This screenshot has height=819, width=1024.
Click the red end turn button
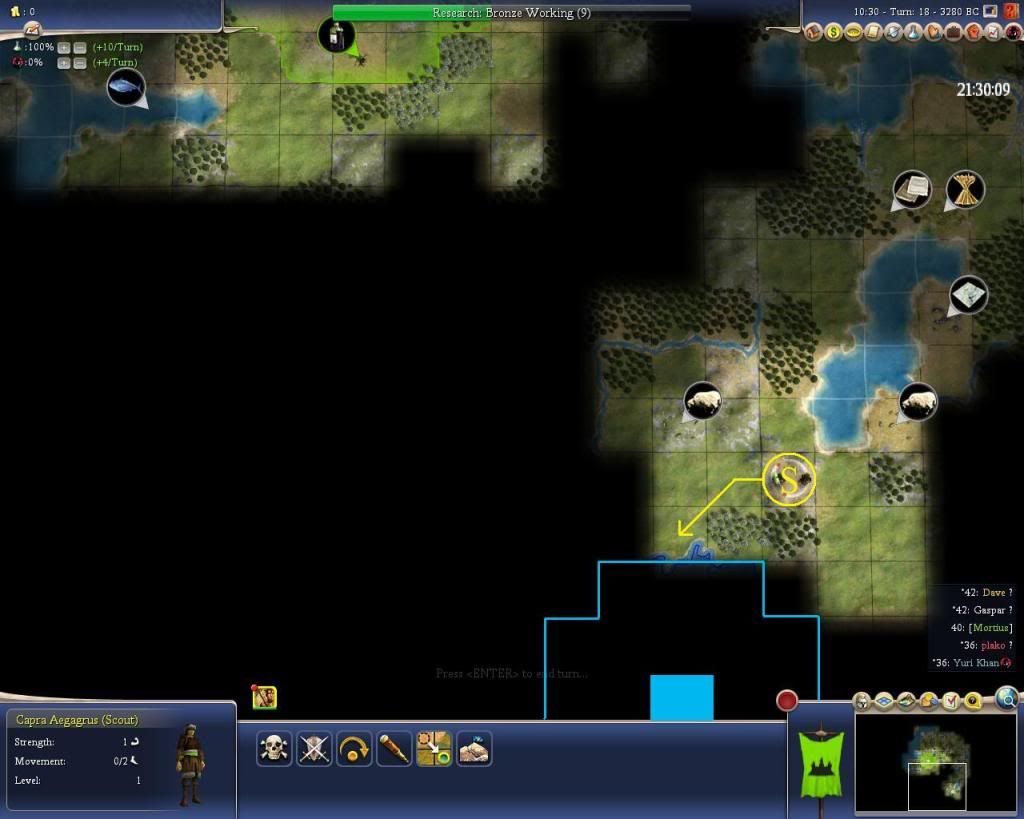pos(787,700)
